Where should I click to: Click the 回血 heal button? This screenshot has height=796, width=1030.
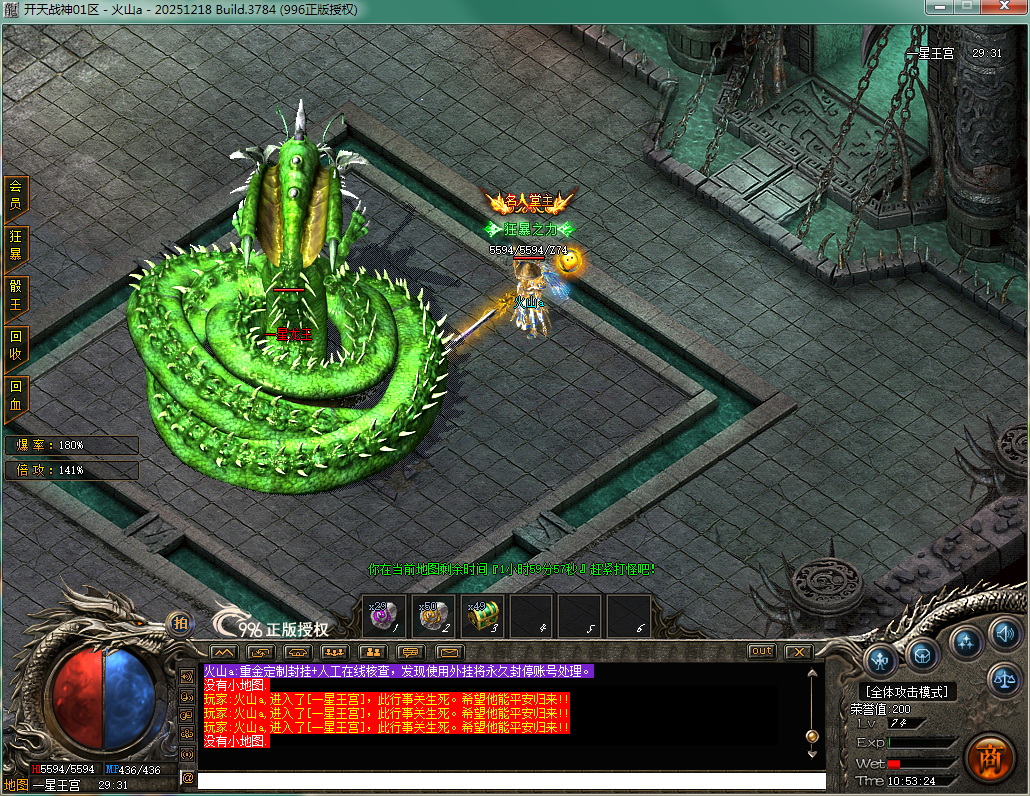16,395
